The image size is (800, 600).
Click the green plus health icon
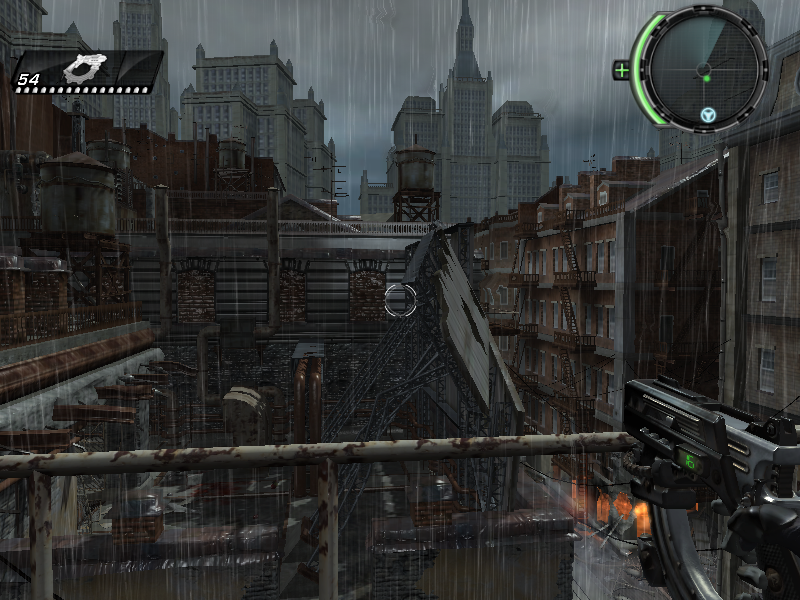pyautogui.click(x=622, y=70)
